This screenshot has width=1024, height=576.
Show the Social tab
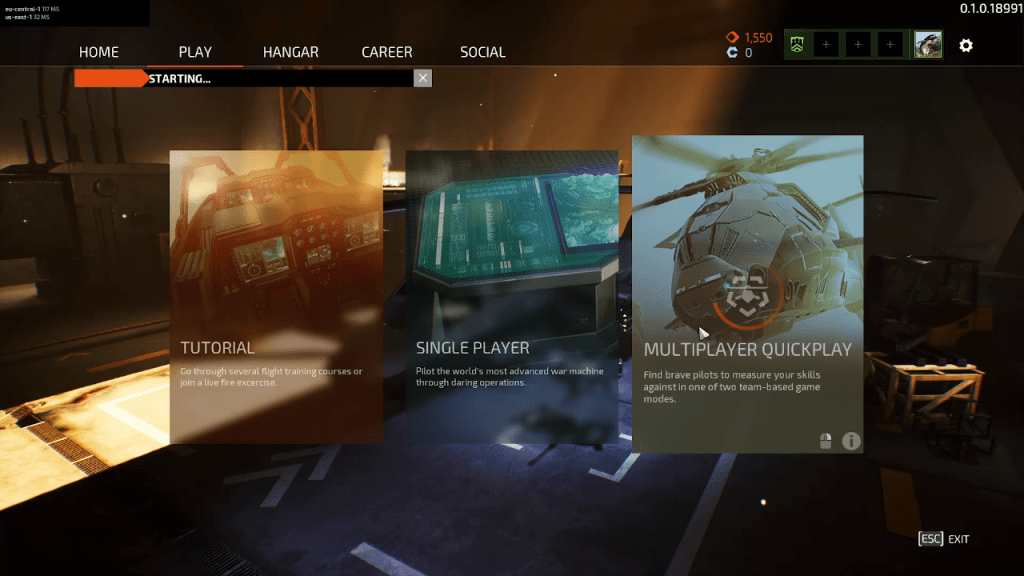click(x=483, y=52)
